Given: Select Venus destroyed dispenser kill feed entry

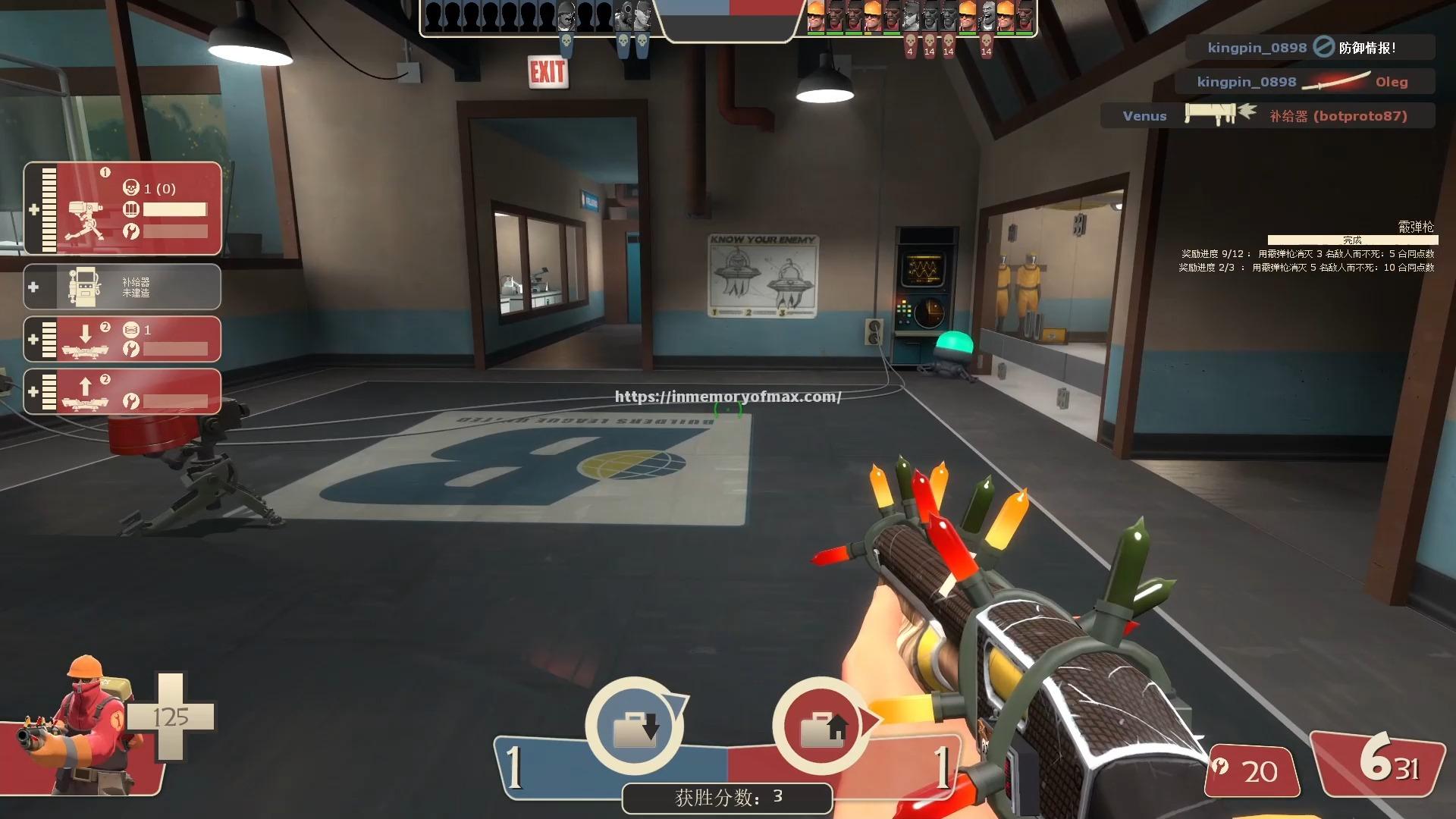Looking at the screenshot, I should (x=1266, y=116).
